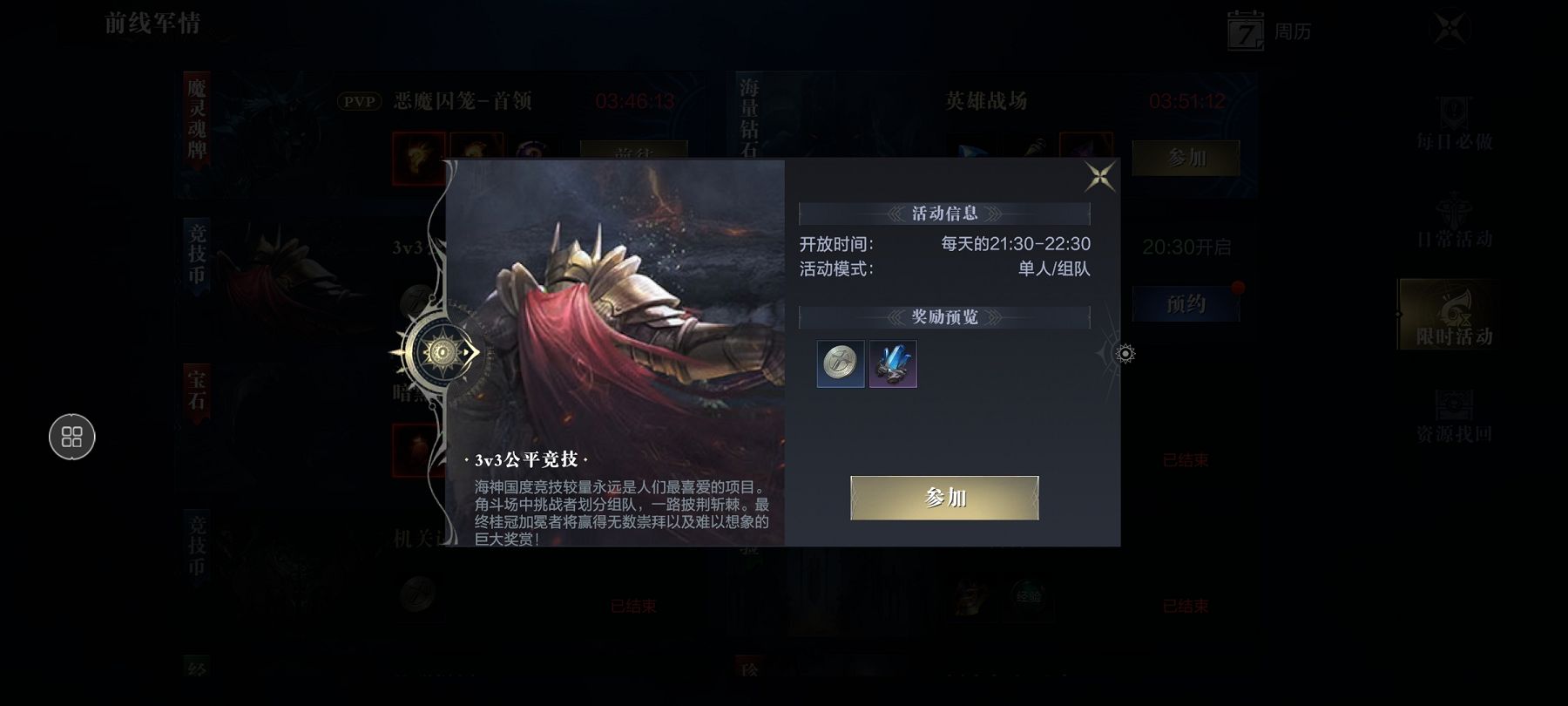1568x706 pixels.
Task: Switch to the 限时活动 tab
Action: pyautogui.click(x=1452, y=316)
